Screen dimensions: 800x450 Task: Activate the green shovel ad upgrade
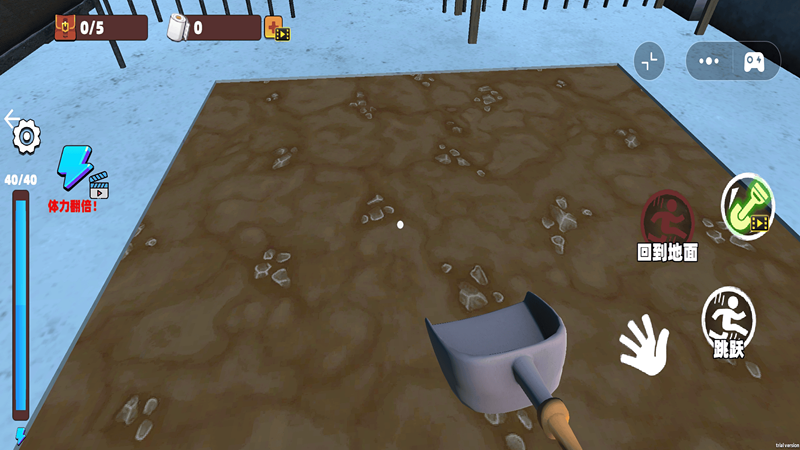pyautogui.click(x=747, y=206)
